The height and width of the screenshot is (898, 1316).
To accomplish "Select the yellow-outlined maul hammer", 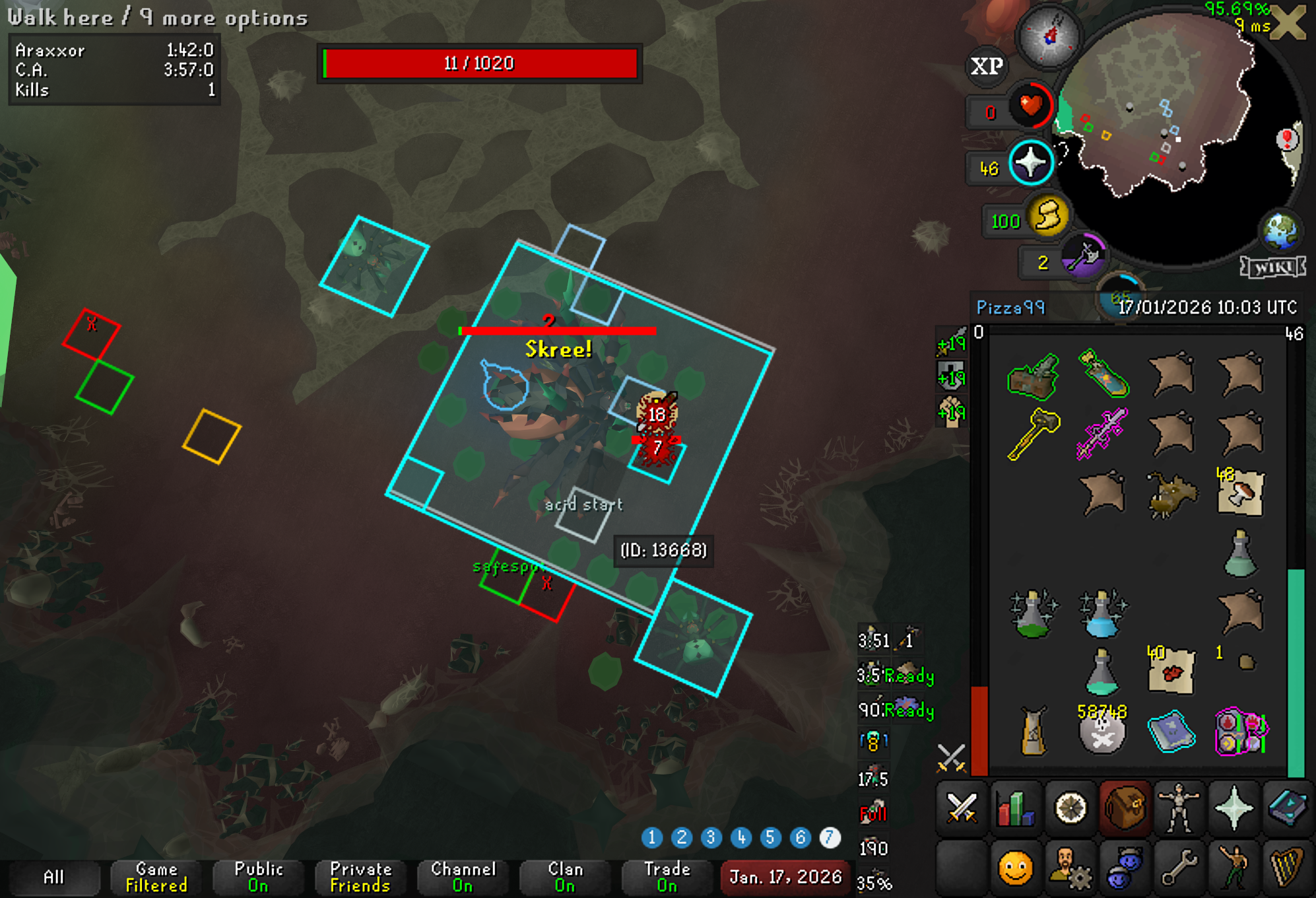I will tap(1033, 432).
